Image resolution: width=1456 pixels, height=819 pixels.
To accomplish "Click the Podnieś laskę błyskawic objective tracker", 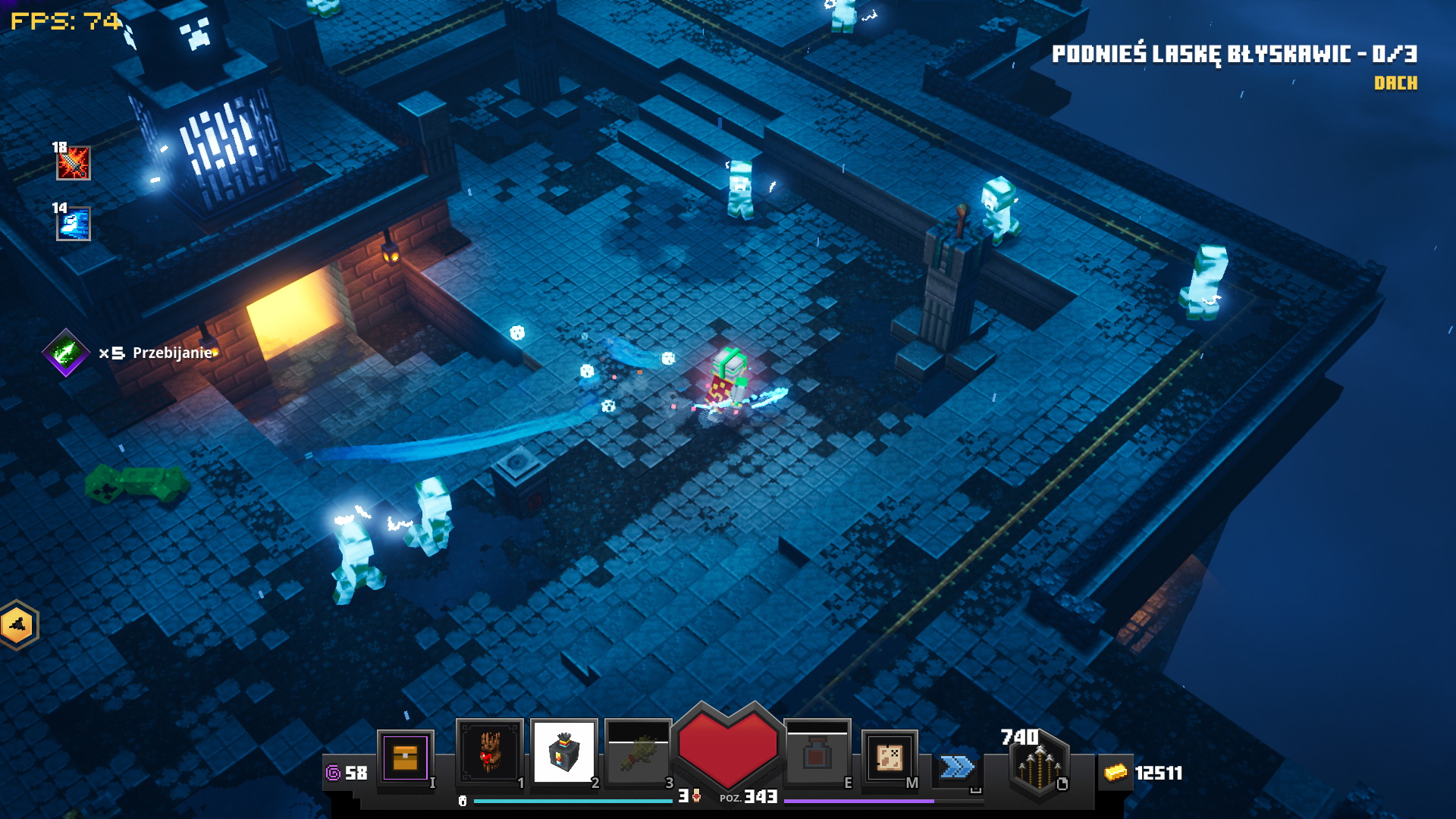I will [x=1234, y=55].
